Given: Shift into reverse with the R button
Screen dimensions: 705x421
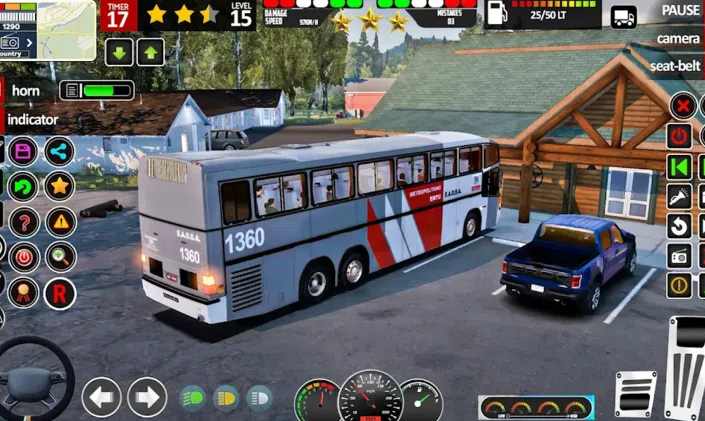Looking at the screenshot, I should click(x=59, y=292).
